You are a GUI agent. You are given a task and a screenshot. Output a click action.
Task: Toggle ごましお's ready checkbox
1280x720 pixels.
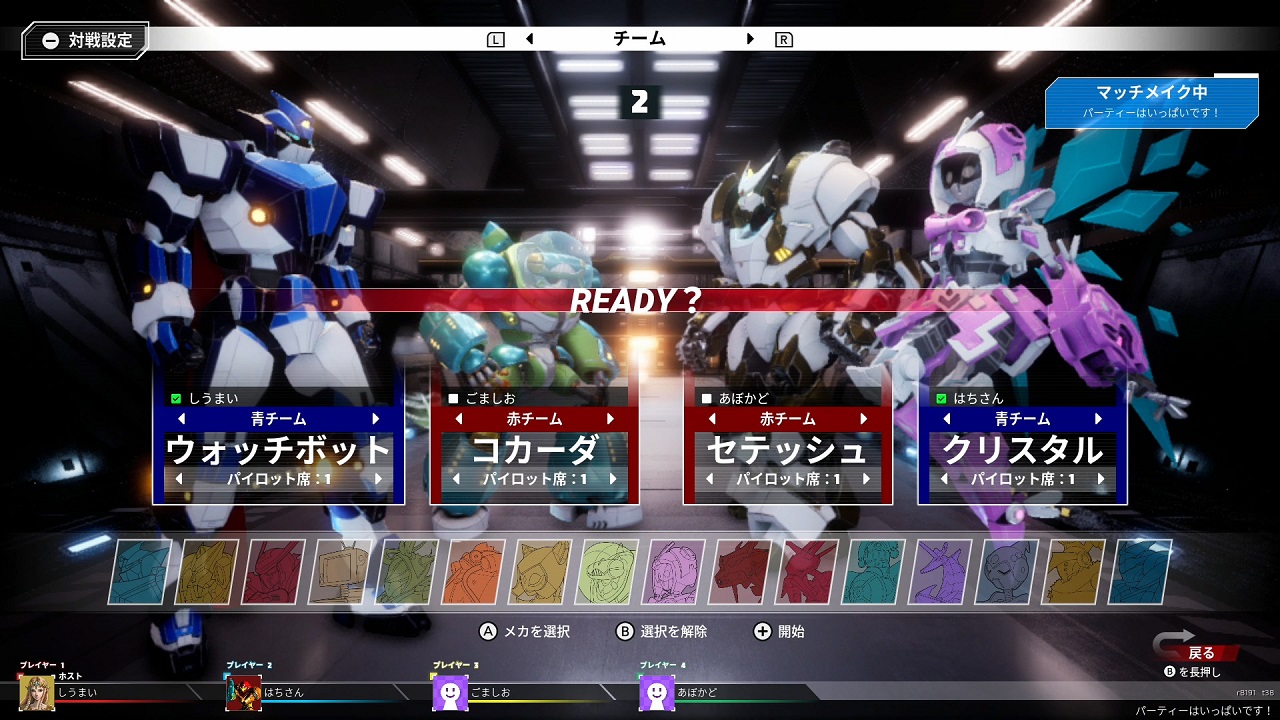click(x=453, y=399)
